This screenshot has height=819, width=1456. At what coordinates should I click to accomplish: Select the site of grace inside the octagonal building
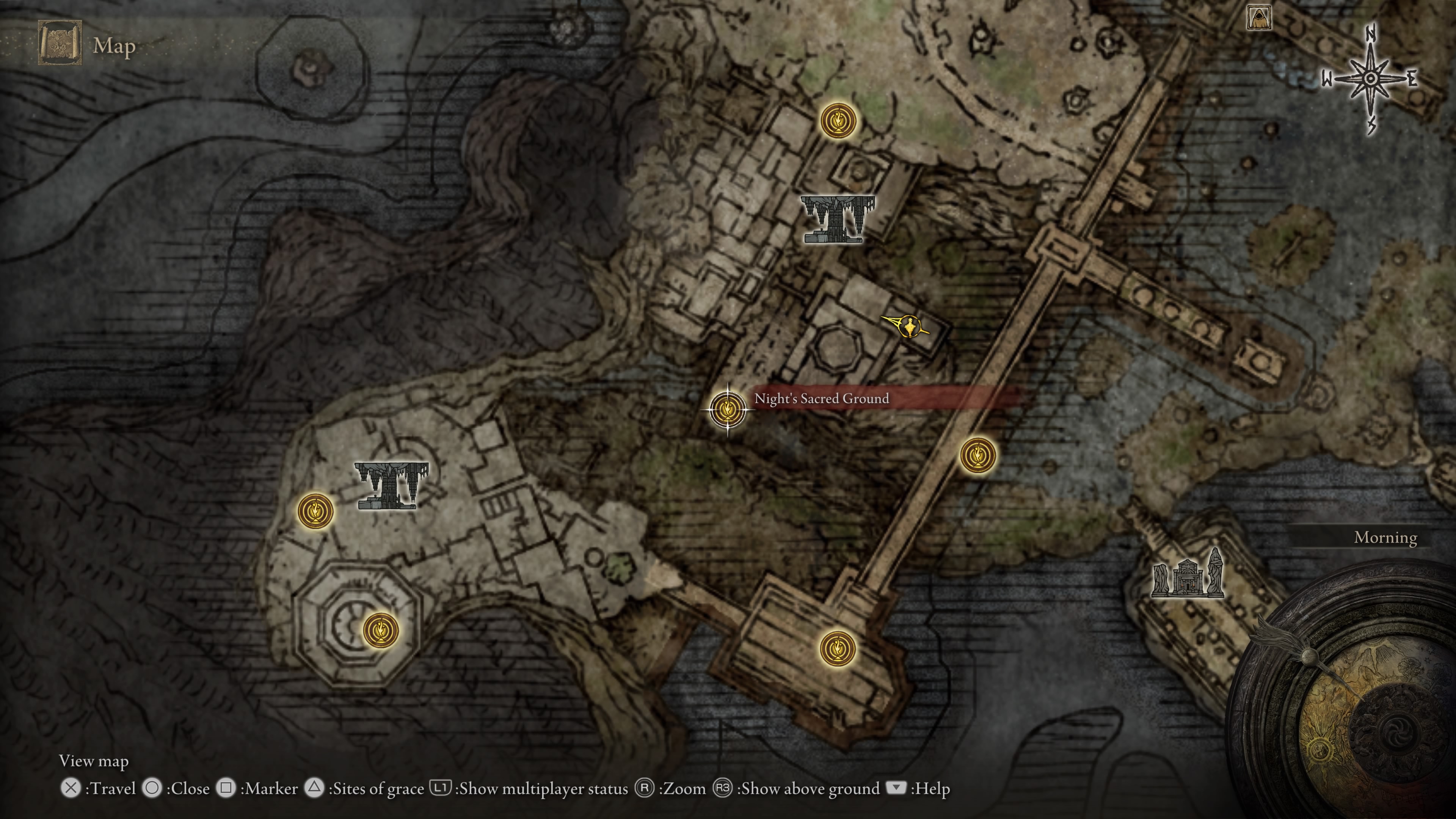point(380,630)
